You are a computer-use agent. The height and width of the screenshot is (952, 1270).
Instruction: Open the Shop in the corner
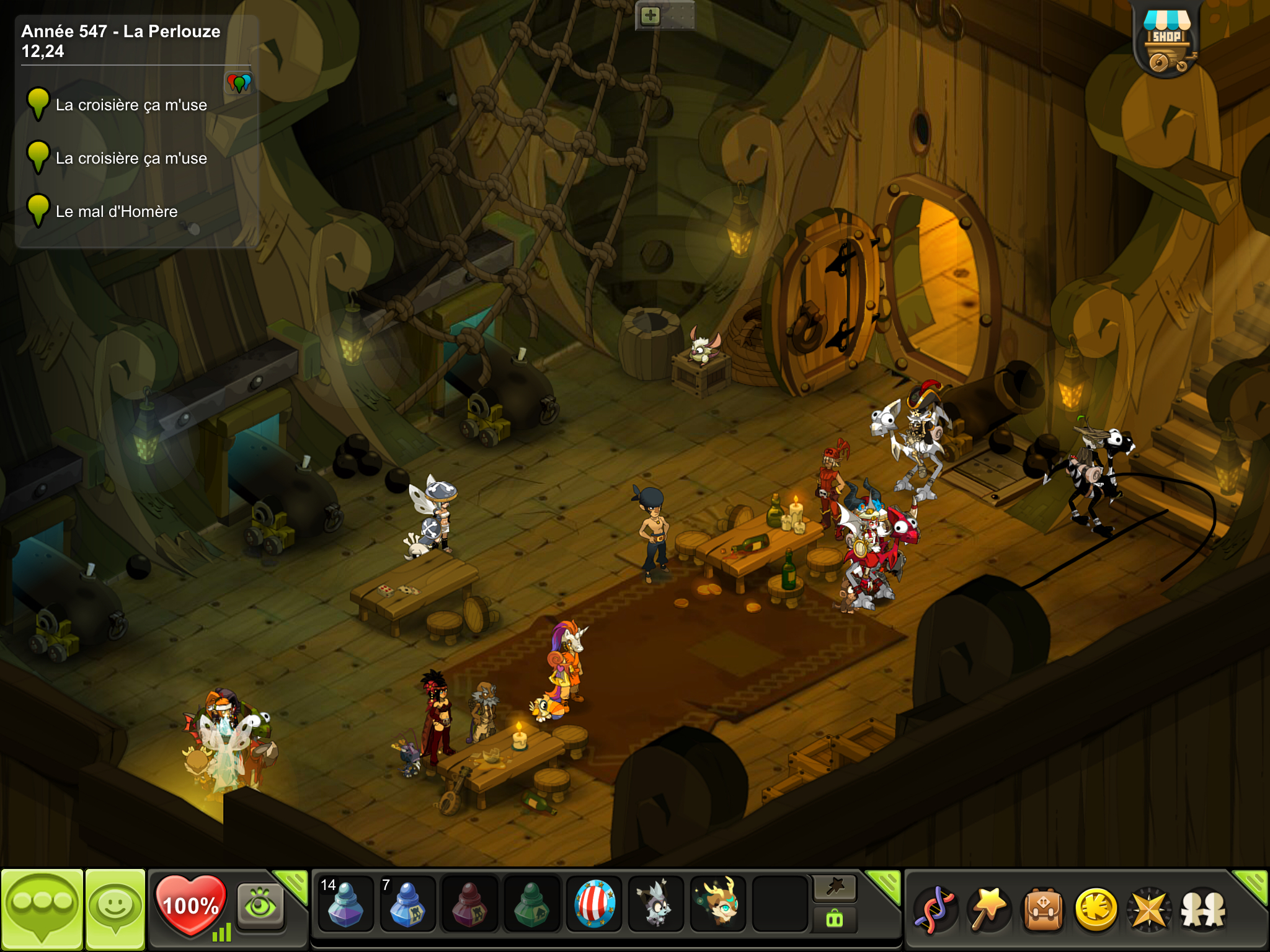1166,41
